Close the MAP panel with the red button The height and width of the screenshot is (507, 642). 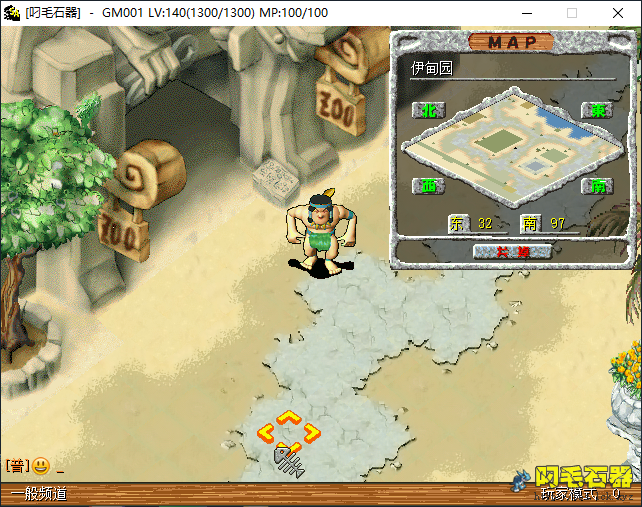[512, 251]
